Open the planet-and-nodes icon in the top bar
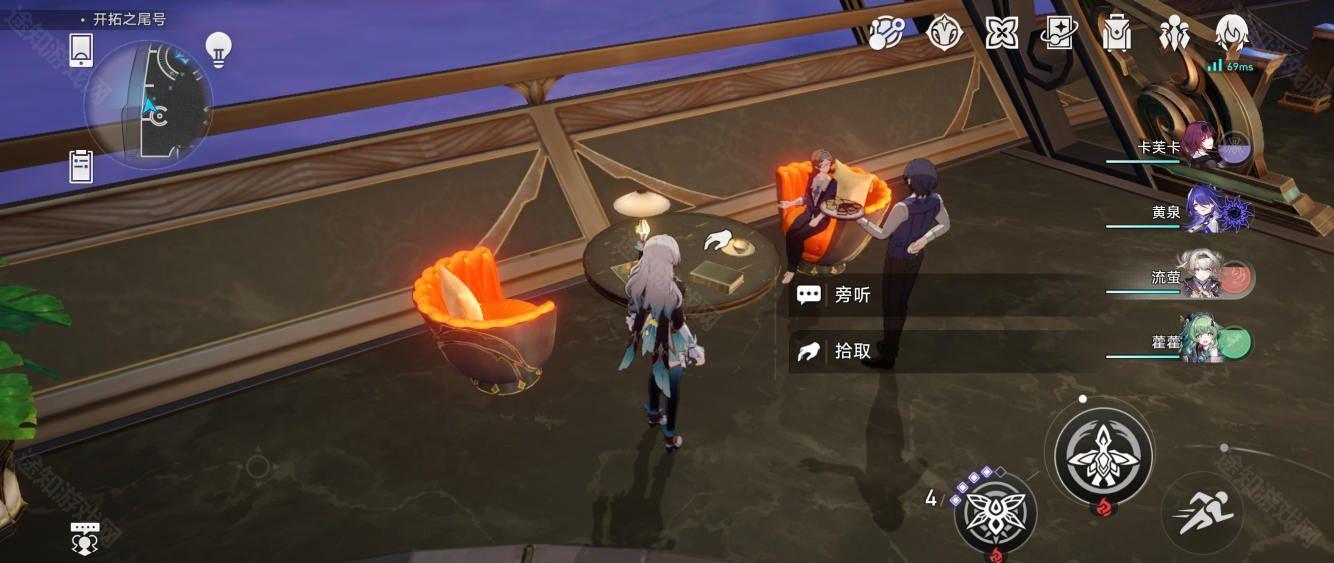This screenshot has width=1334, height=563. 886,33
